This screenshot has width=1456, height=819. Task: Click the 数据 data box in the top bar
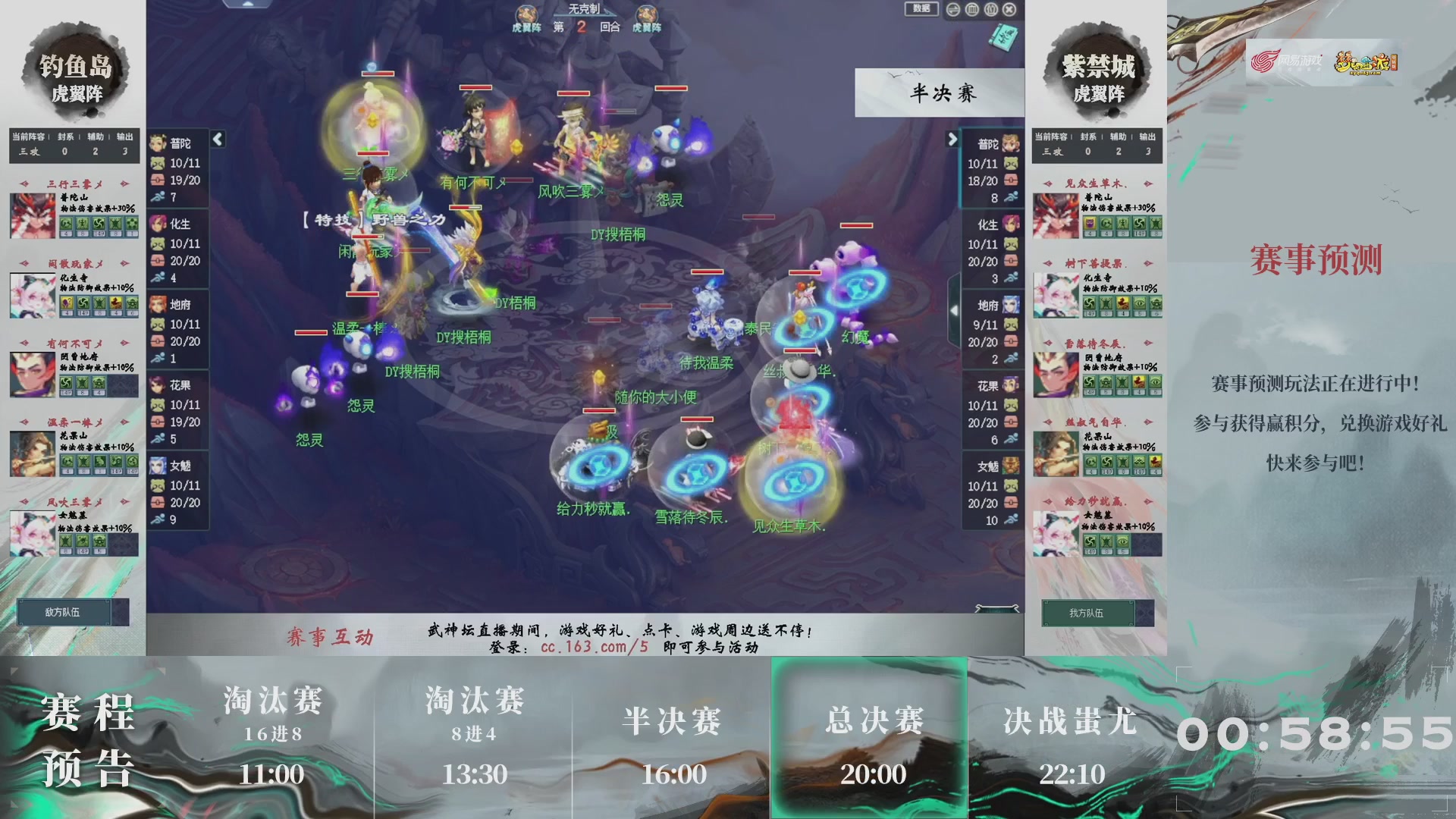920,9
